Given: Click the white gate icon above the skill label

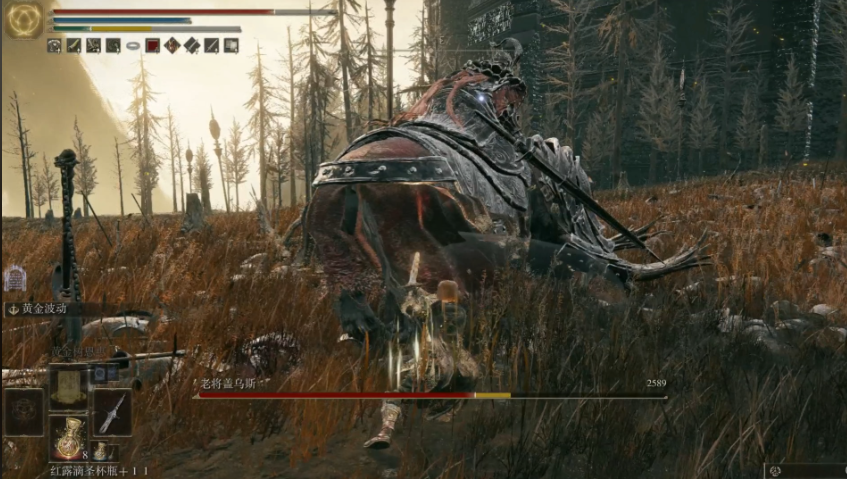Looking at the screenshot, I should click(15, 279).
